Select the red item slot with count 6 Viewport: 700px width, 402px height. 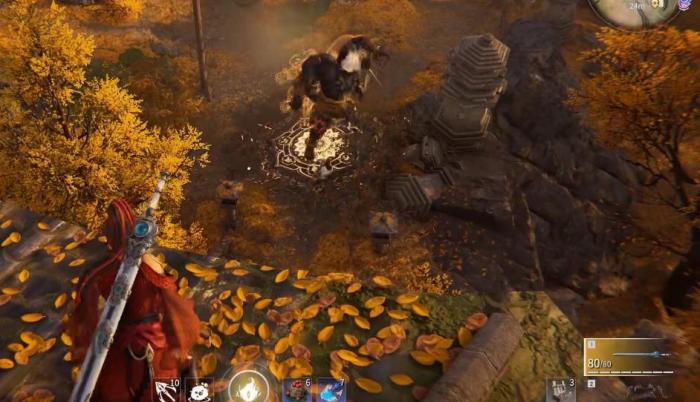tap(298, 390)
